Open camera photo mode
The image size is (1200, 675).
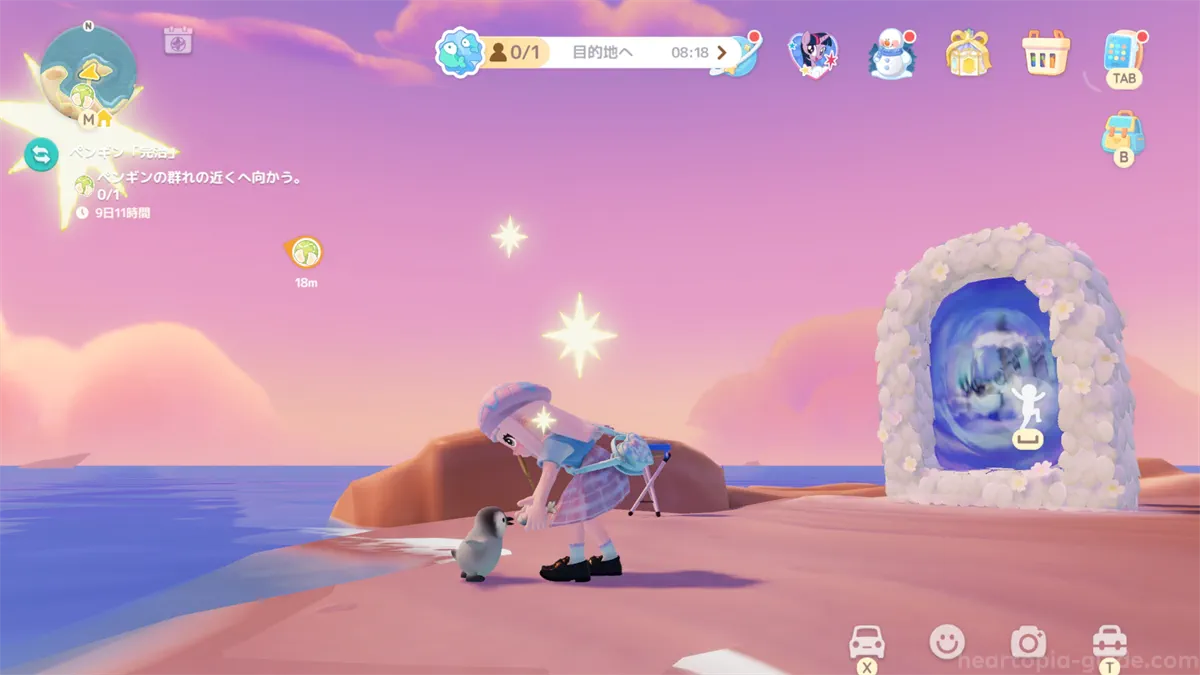1027,641
